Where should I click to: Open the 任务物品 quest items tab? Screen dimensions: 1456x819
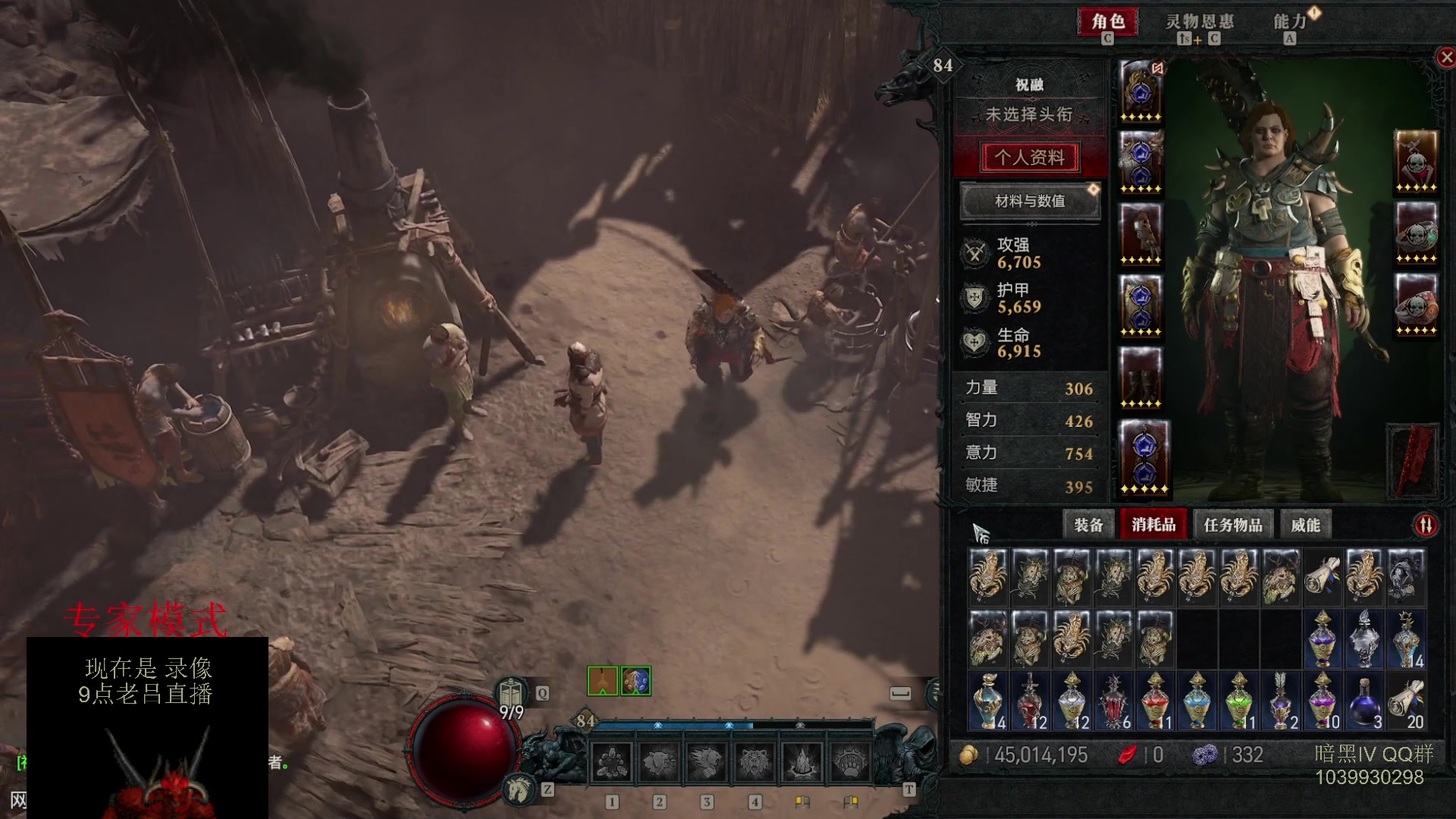point(1232,525)
